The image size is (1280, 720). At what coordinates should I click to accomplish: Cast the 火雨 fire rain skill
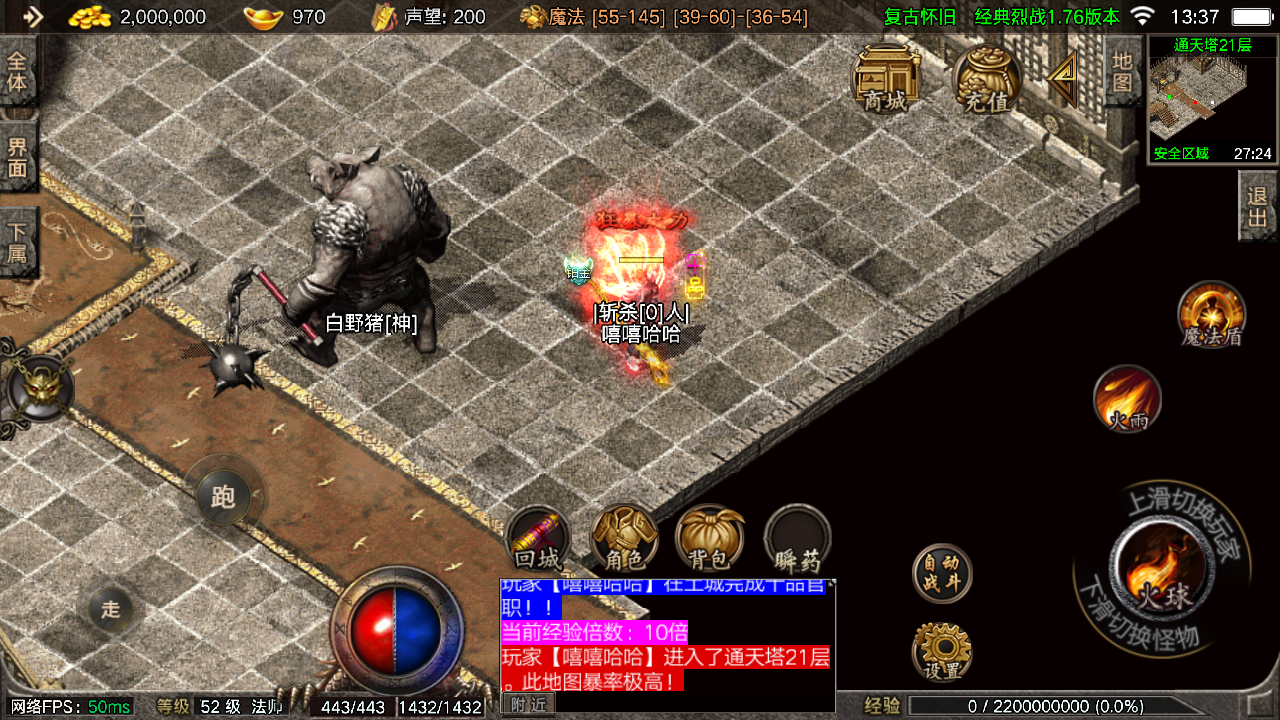1127,400
